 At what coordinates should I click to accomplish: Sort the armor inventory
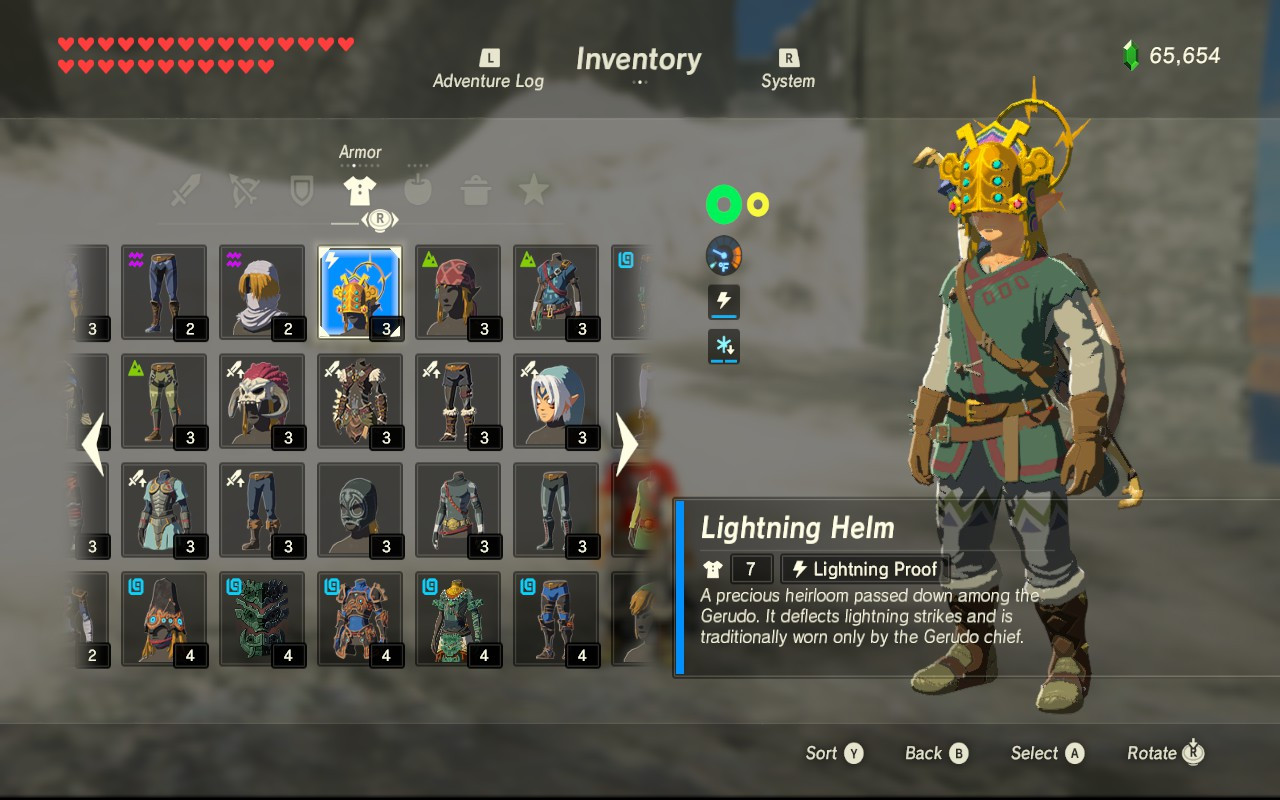[834, 753]
